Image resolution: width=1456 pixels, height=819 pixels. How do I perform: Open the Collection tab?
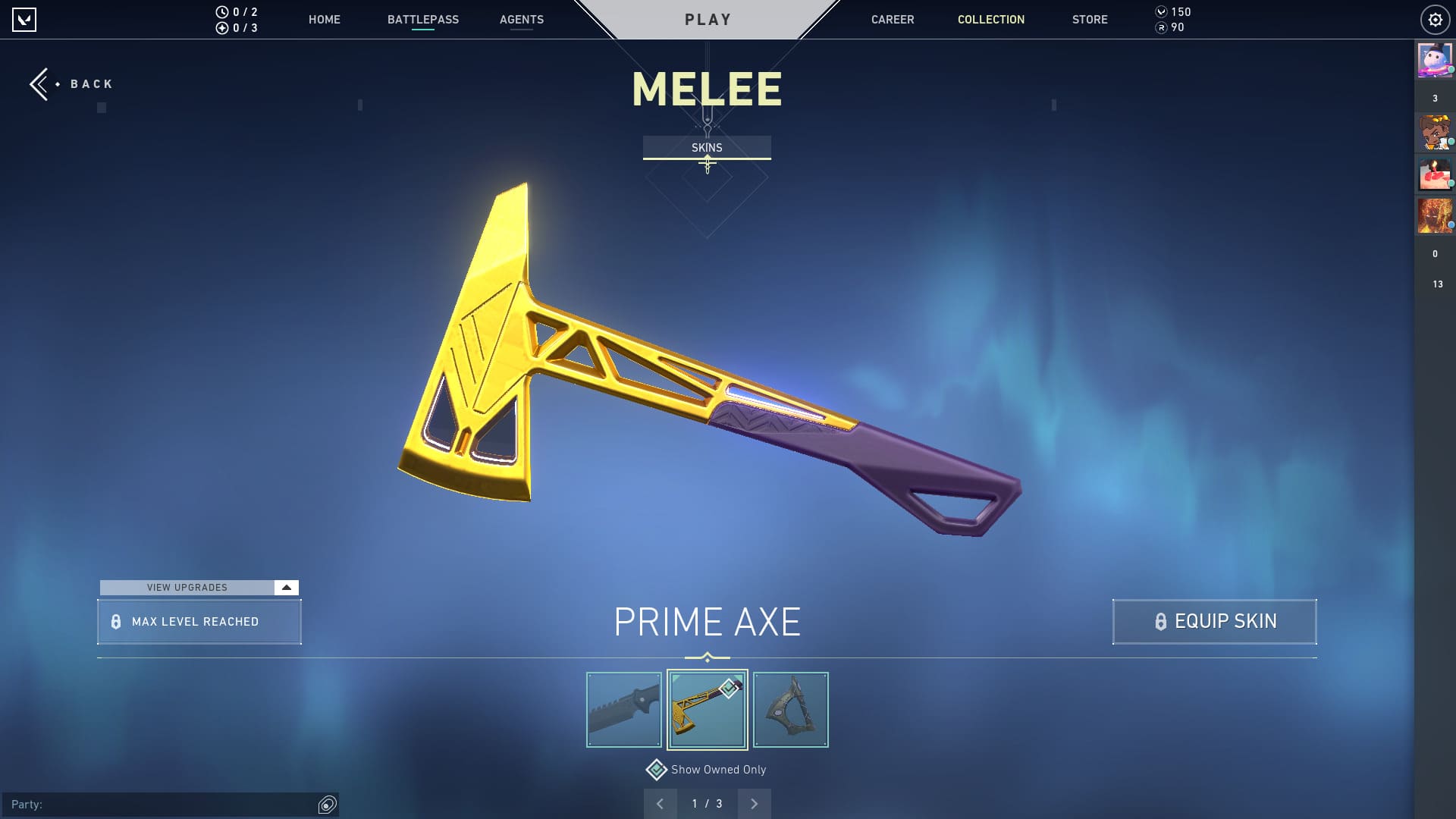[990, 20]
